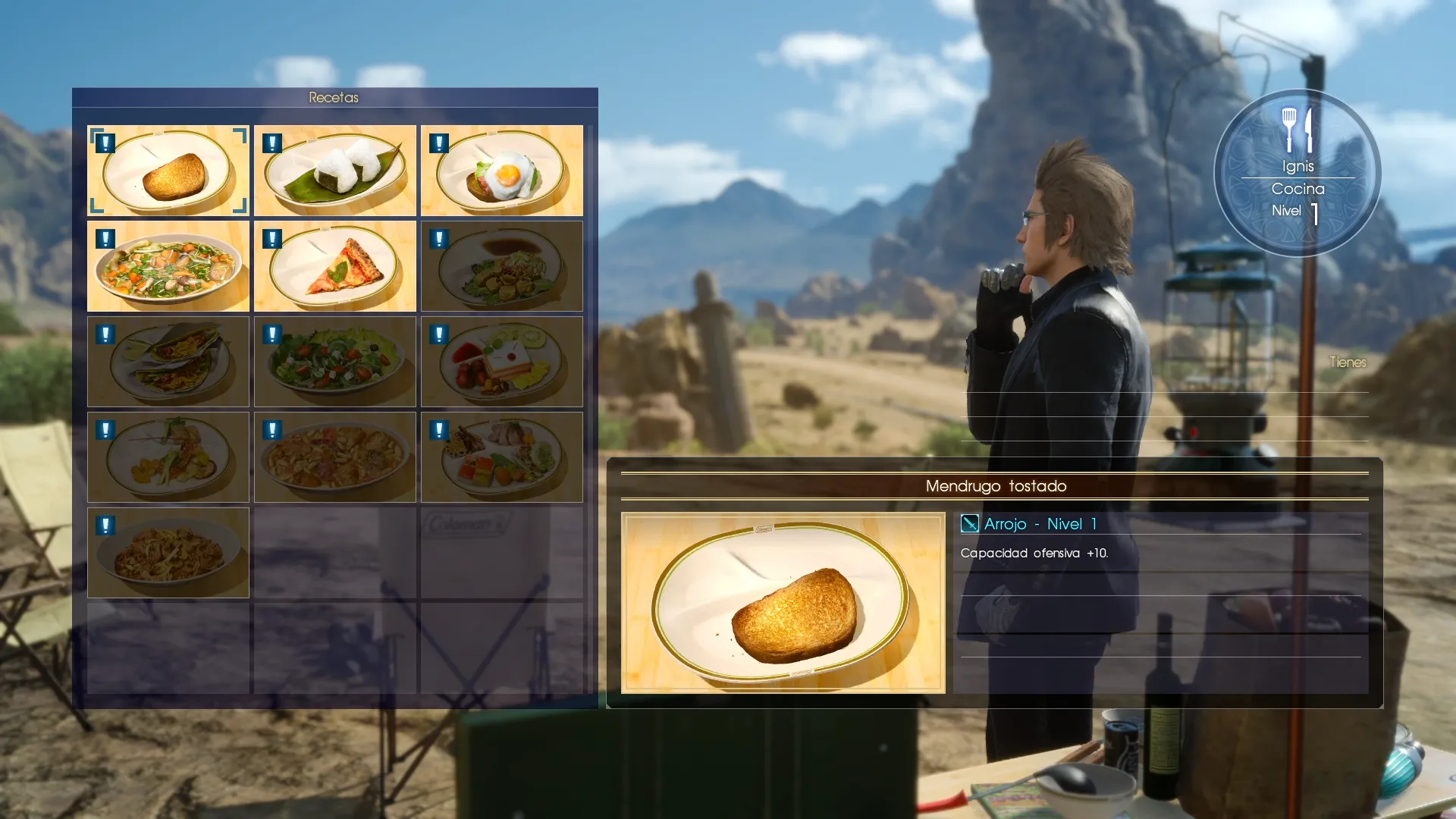
Task: Select the sandwich dessert plate recipe
Action: coord(502,362)
